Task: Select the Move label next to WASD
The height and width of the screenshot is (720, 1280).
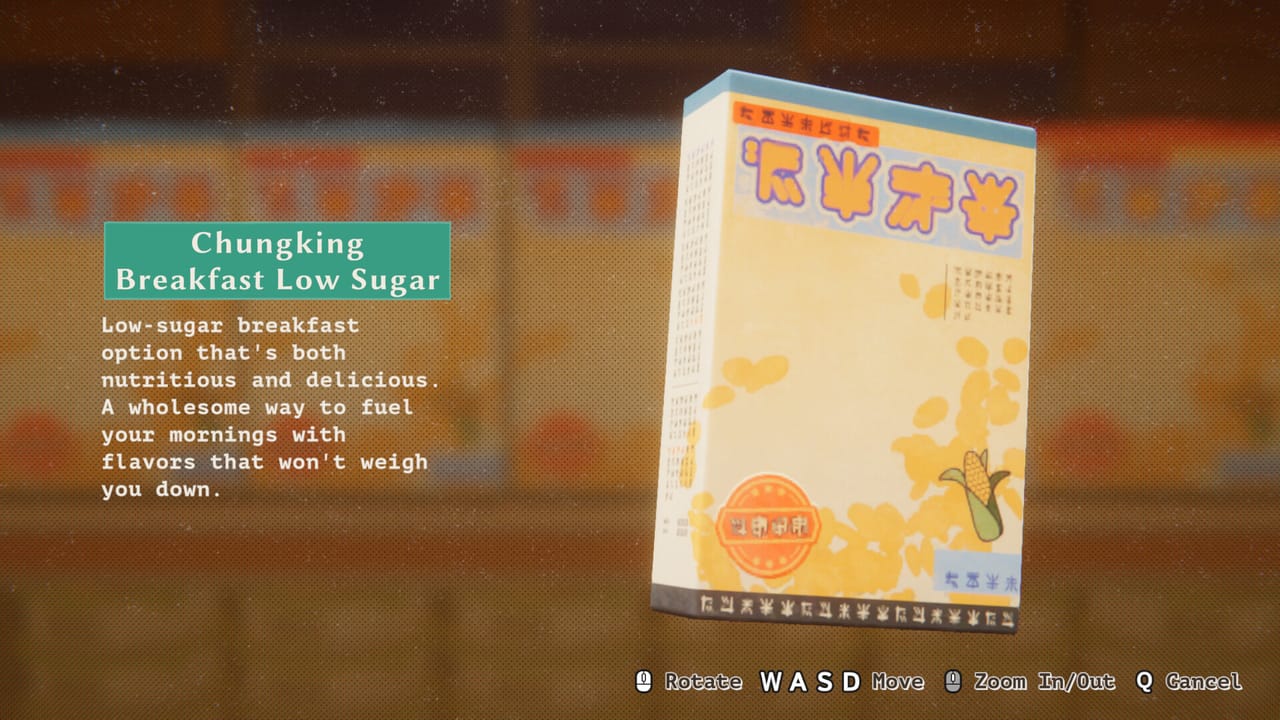Action: coord(897,681)
